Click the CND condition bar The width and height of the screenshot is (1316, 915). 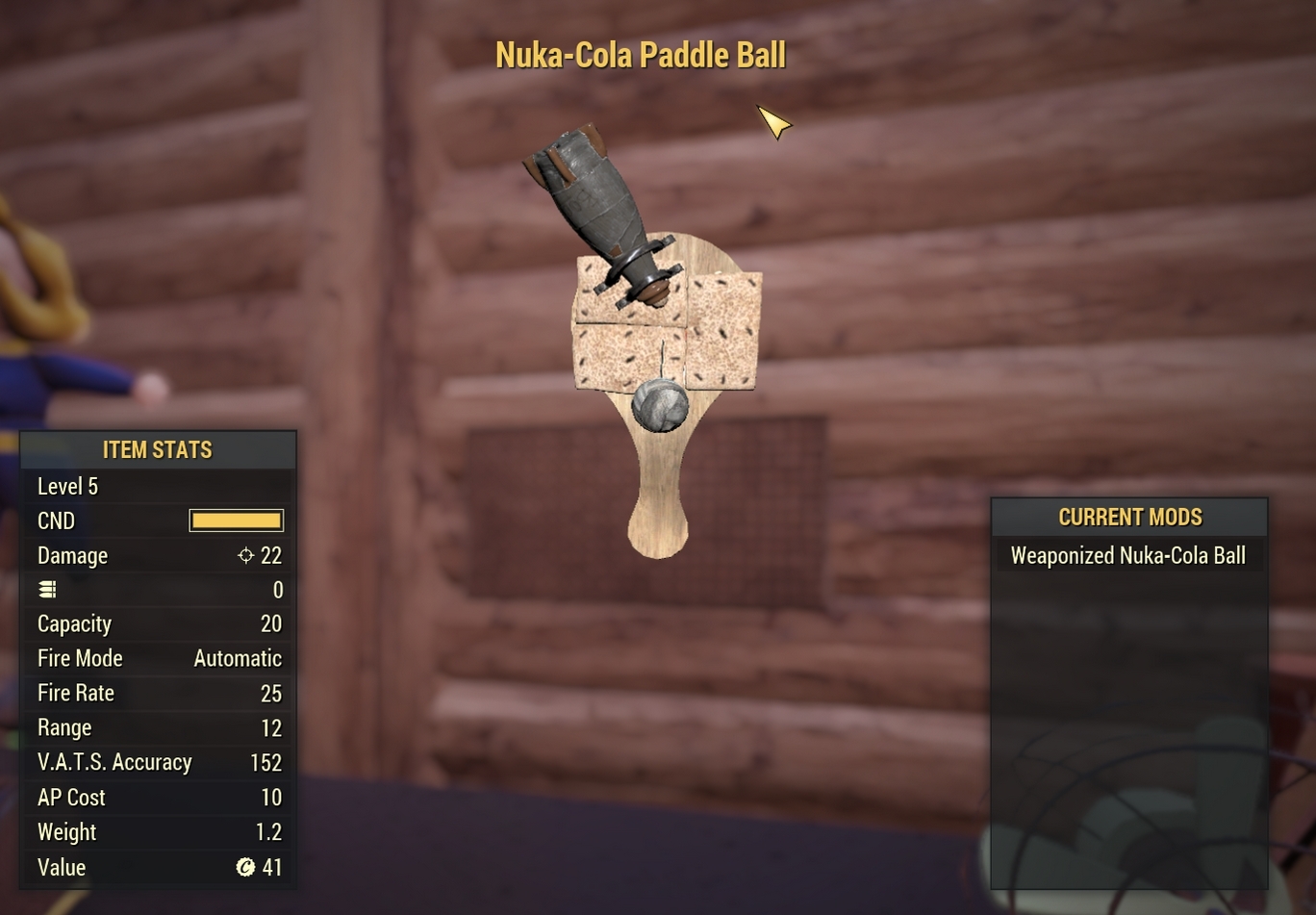[x=235, y=521]
